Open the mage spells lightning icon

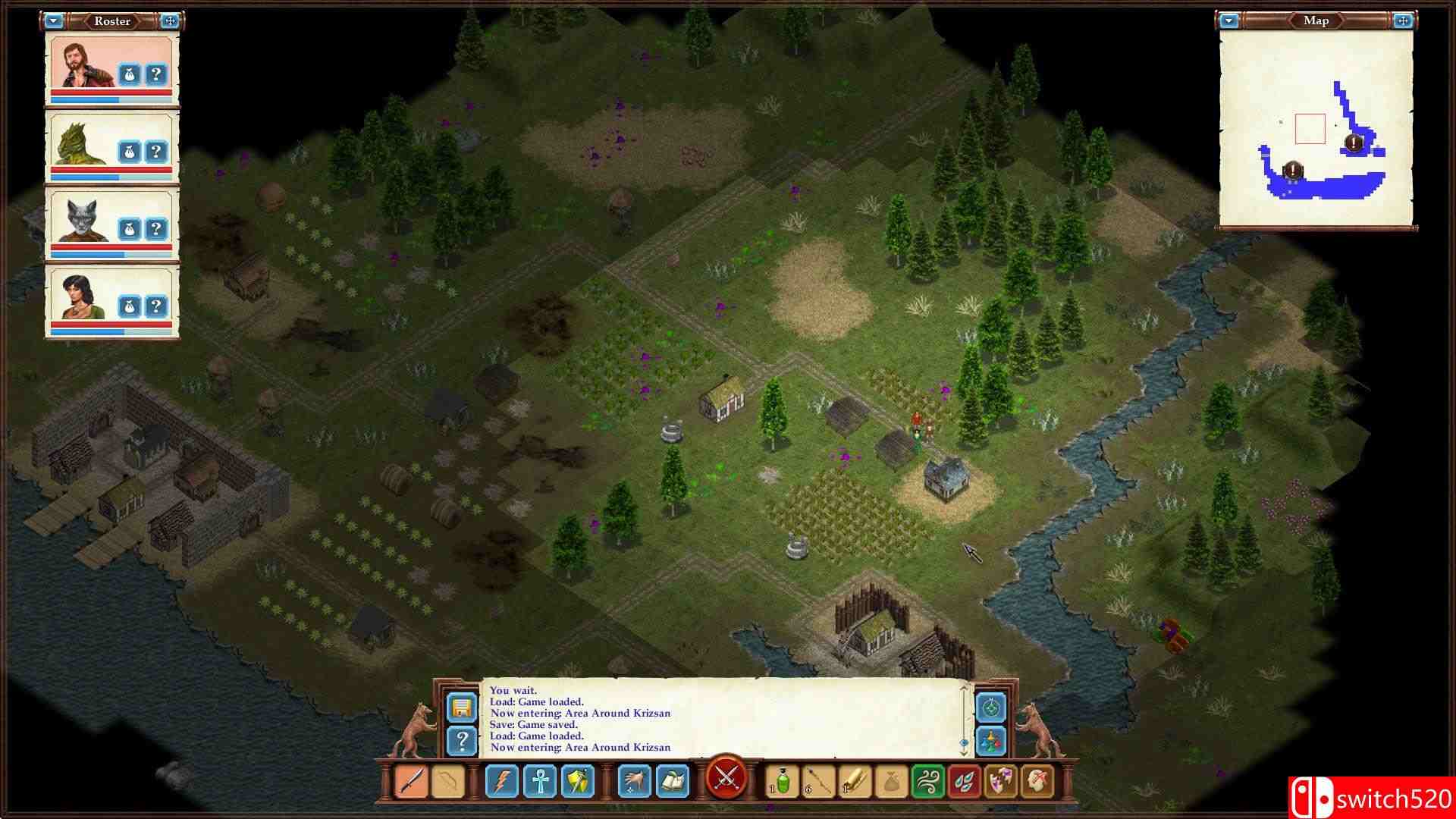pos(500,782)
